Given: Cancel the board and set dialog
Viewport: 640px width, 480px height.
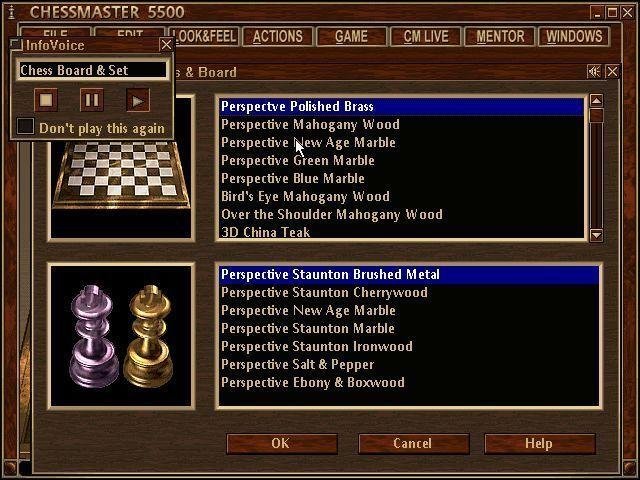Looking at the screenshot, I should (412, 443).
